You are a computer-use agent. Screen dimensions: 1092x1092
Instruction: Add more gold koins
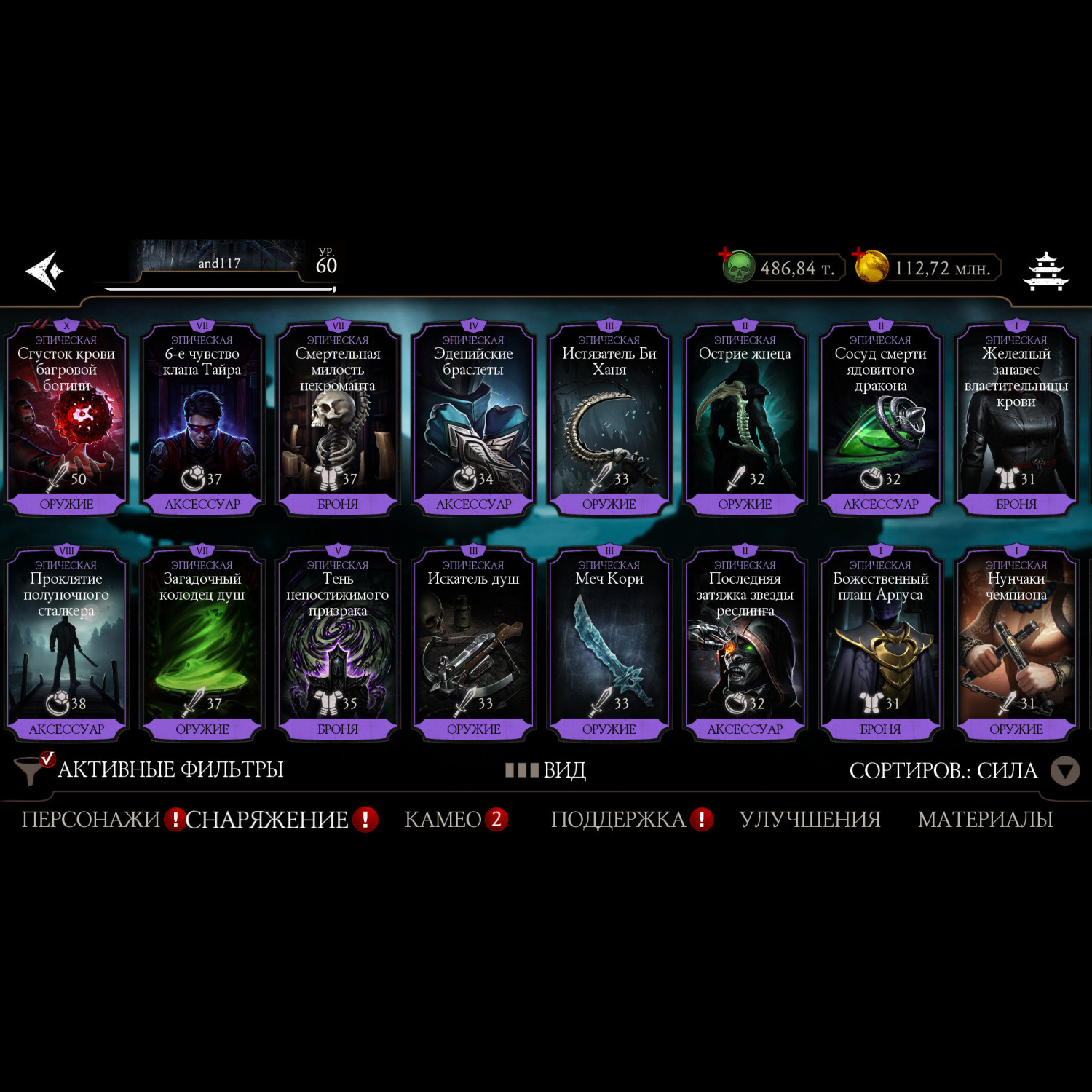click(871, 266)
